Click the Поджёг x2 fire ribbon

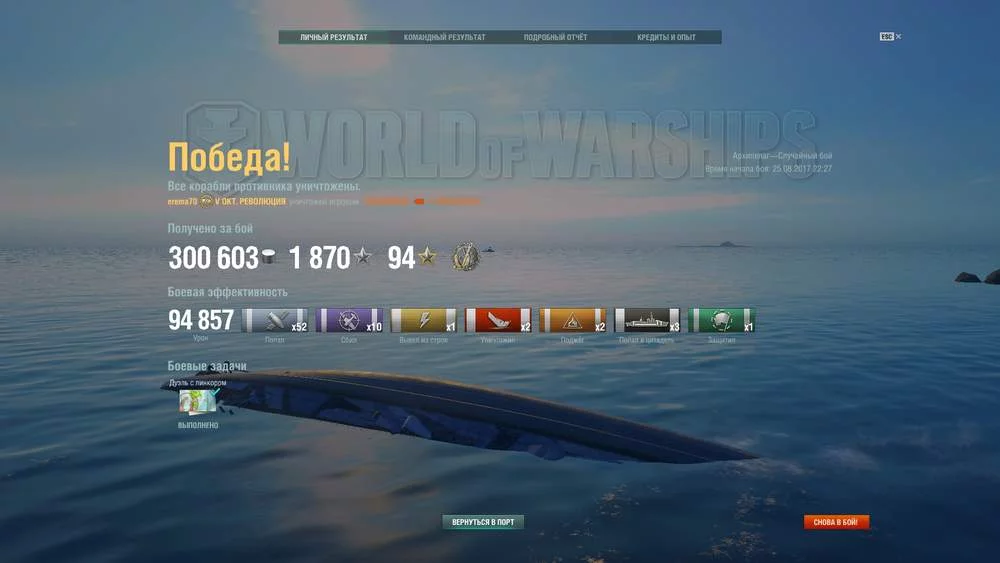click(x=573, y=321)
